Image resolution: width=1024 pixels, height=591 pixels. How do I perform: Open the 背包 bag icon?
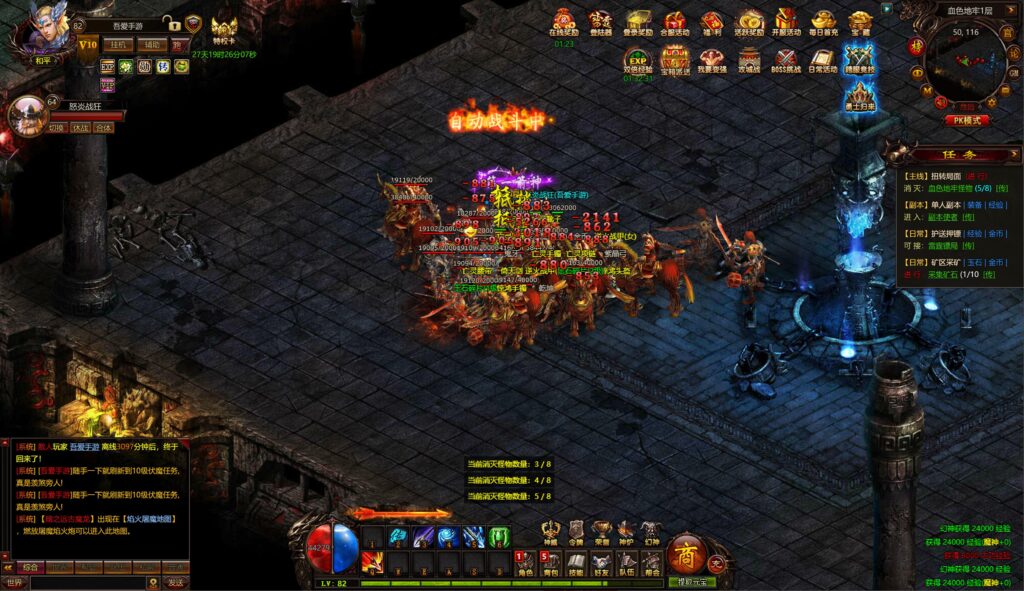pos(551,564)
